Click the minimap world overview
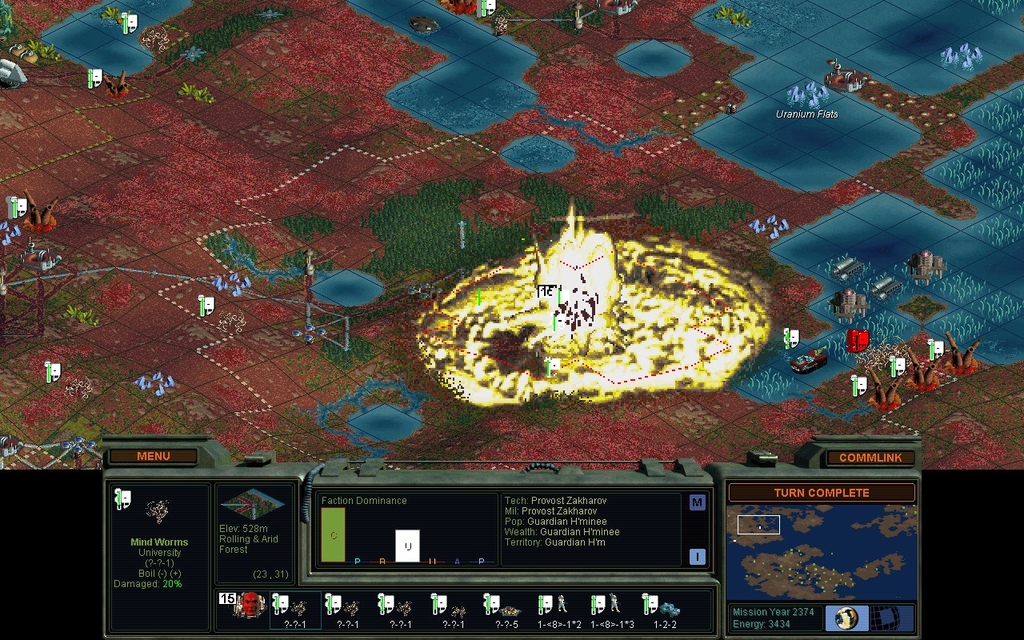The width and height of the screenshot is (1024, 640). [x=821, y=551]
